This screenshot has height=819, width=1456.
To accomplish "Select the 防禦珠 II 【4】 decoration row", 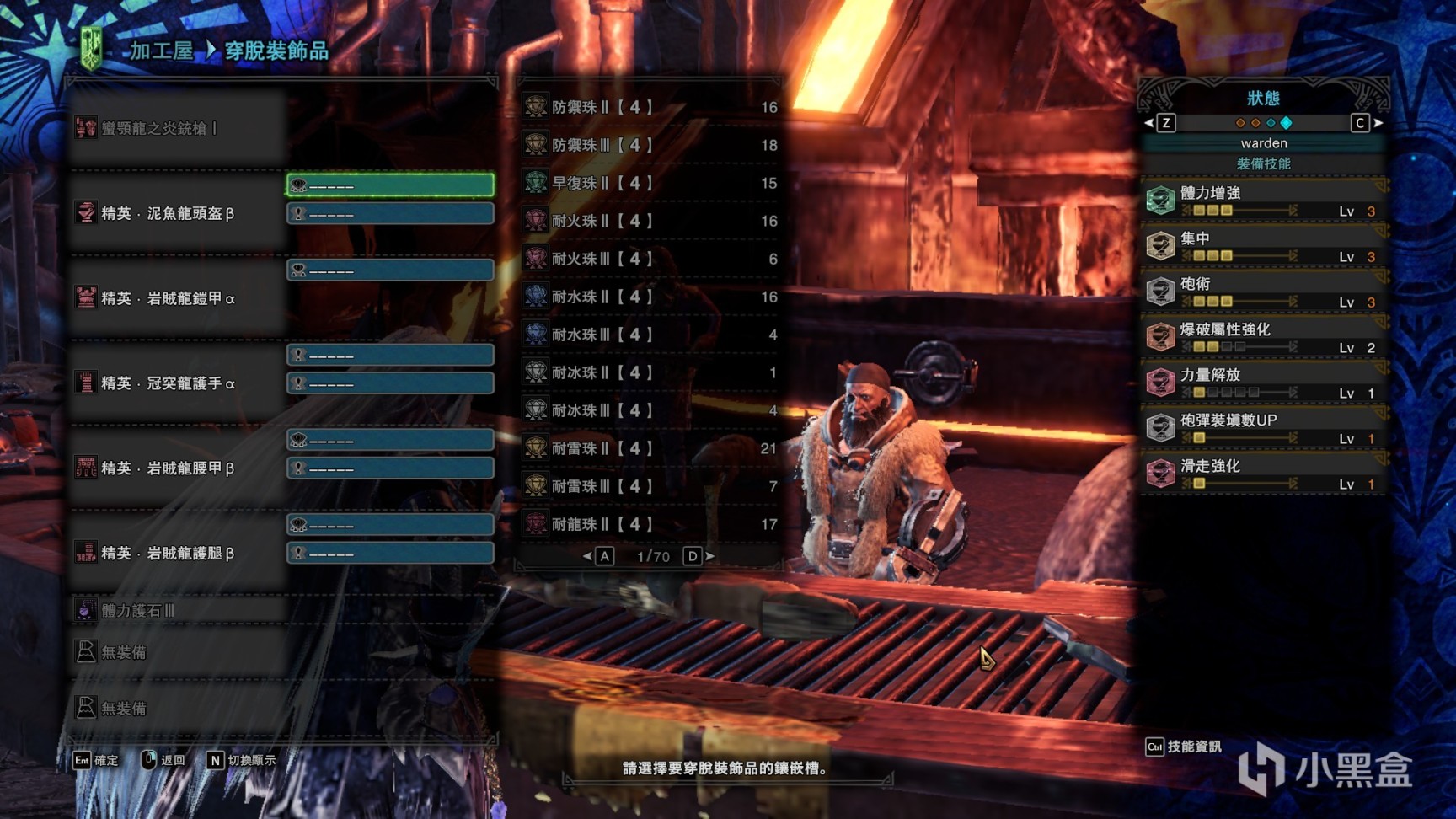I will pos(649,107).
